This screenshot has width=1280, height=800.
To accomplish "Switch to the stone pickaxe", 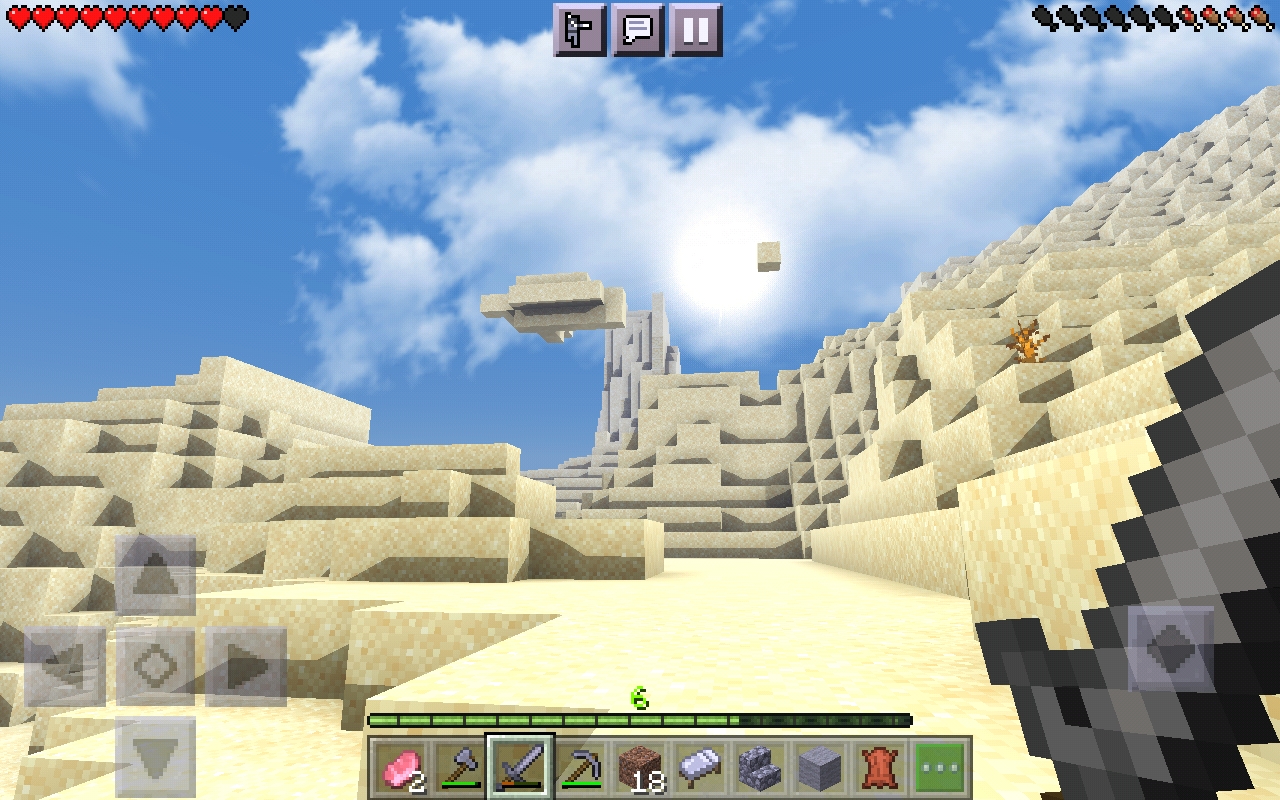I will tap(581, 768).
